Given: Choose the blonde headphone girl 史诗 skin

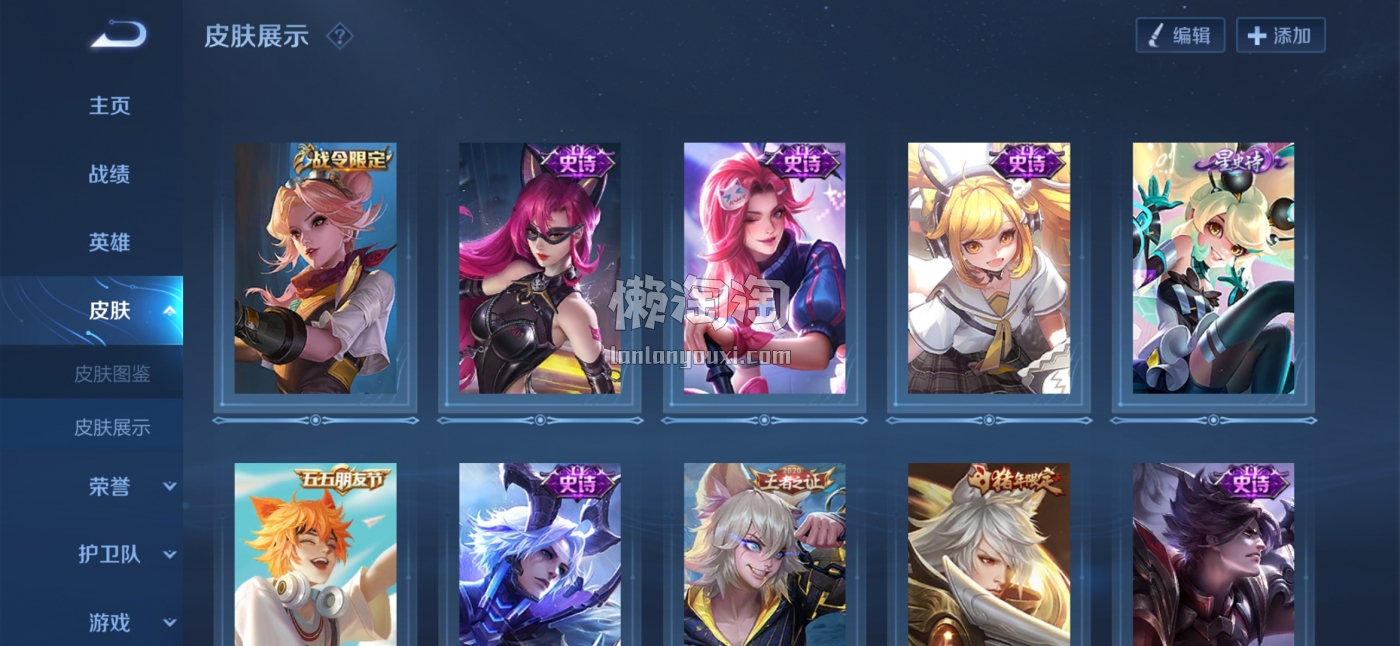Looking at the screenshot, I should 989,268.
